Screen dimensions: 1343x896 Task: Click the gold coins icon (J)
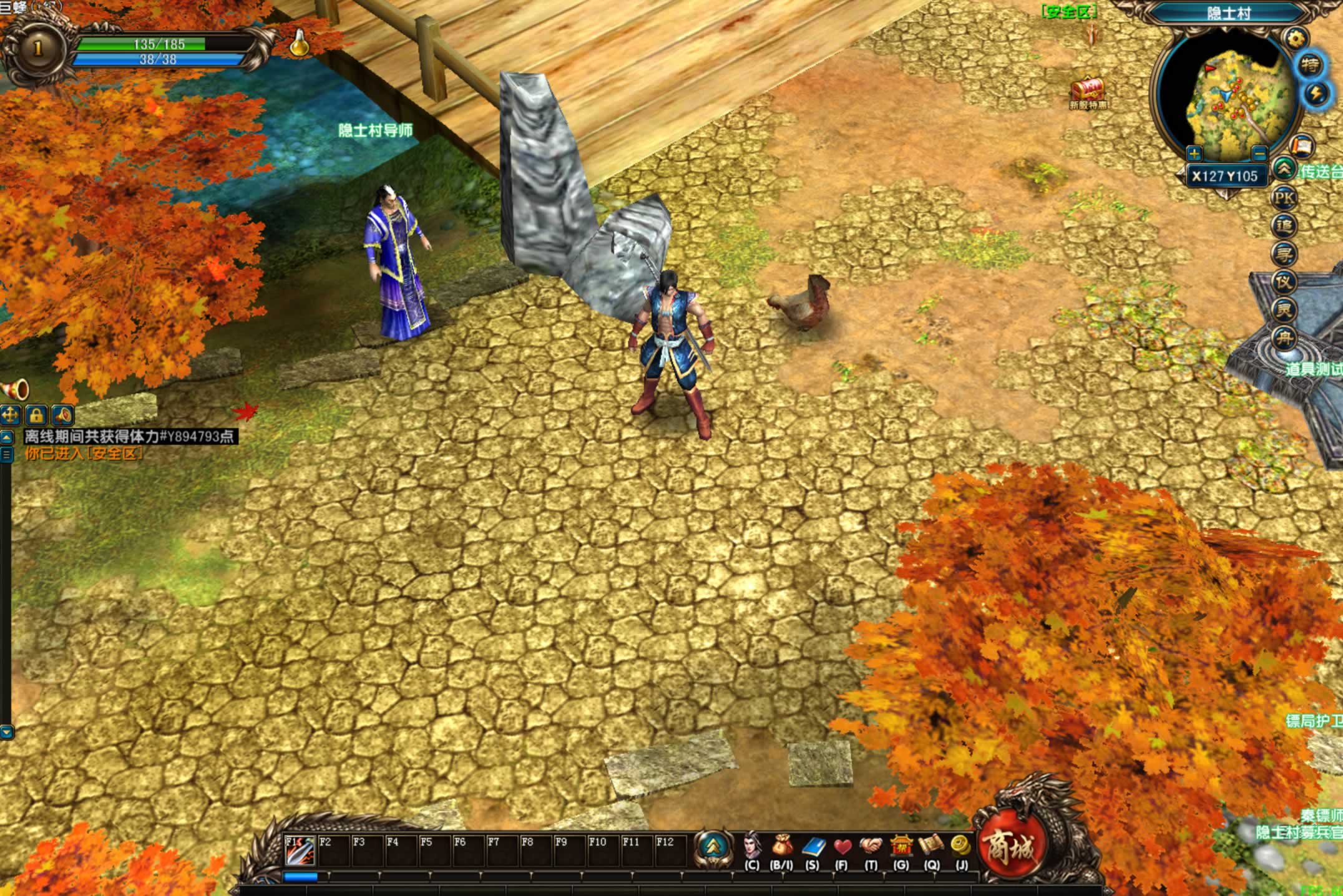pos(961,846)
